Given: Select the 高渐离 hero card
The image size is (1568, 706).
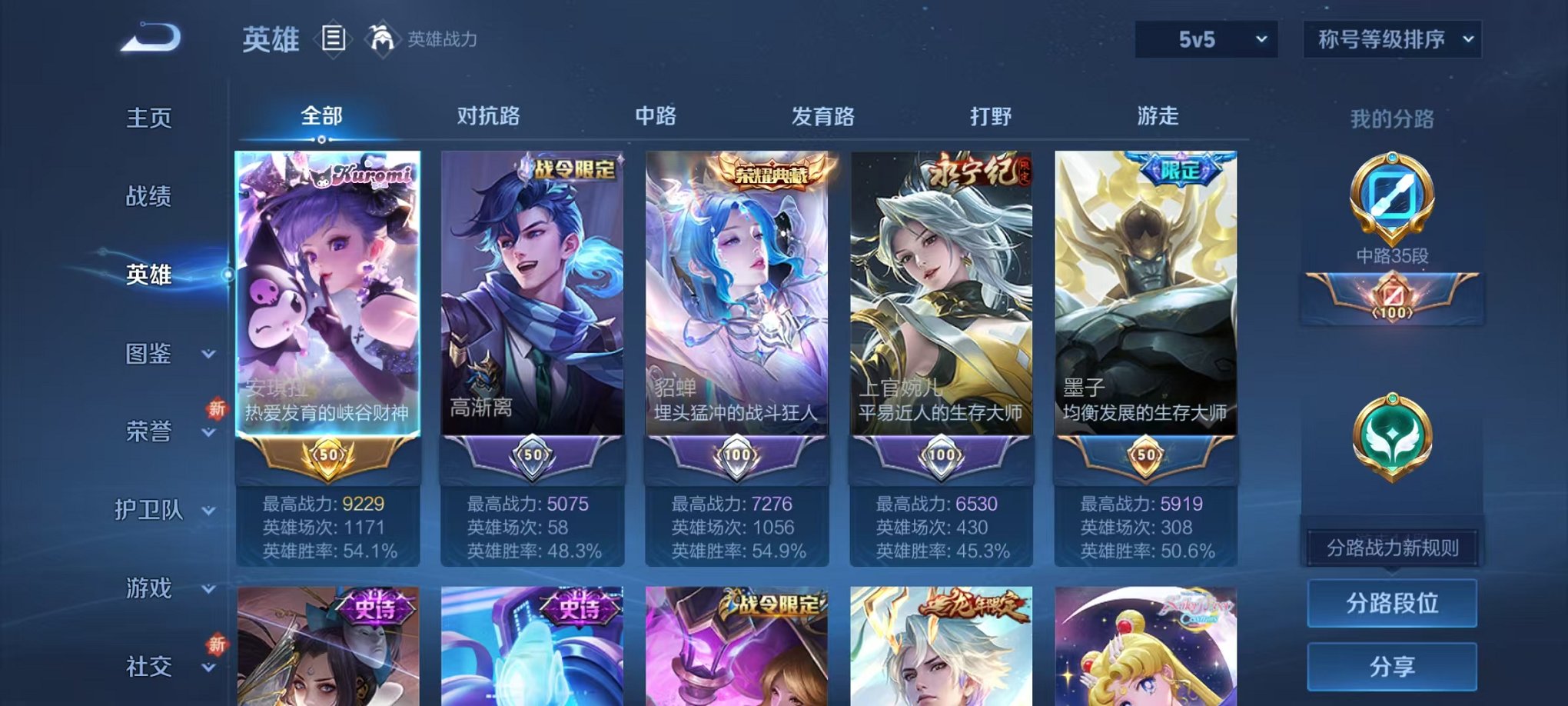Looking at the screenshot, I should coord(534,308).
